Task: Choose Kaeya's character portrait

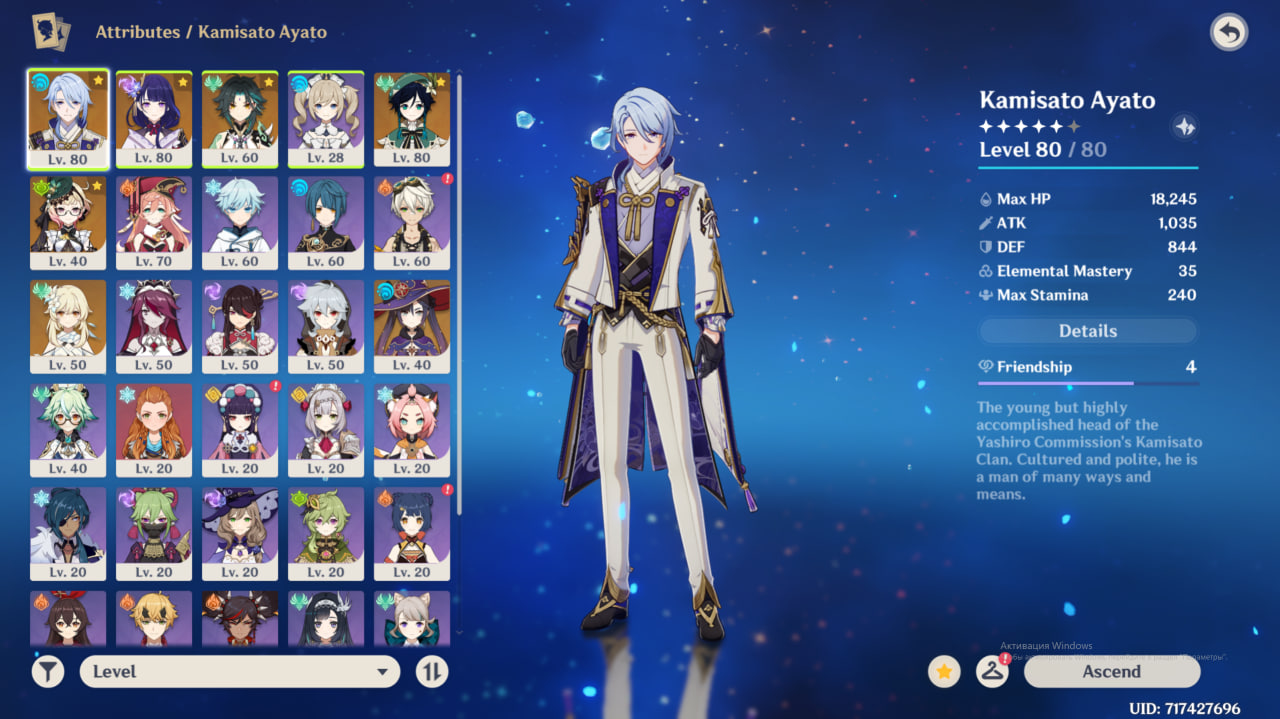Action: coord(68,533)
